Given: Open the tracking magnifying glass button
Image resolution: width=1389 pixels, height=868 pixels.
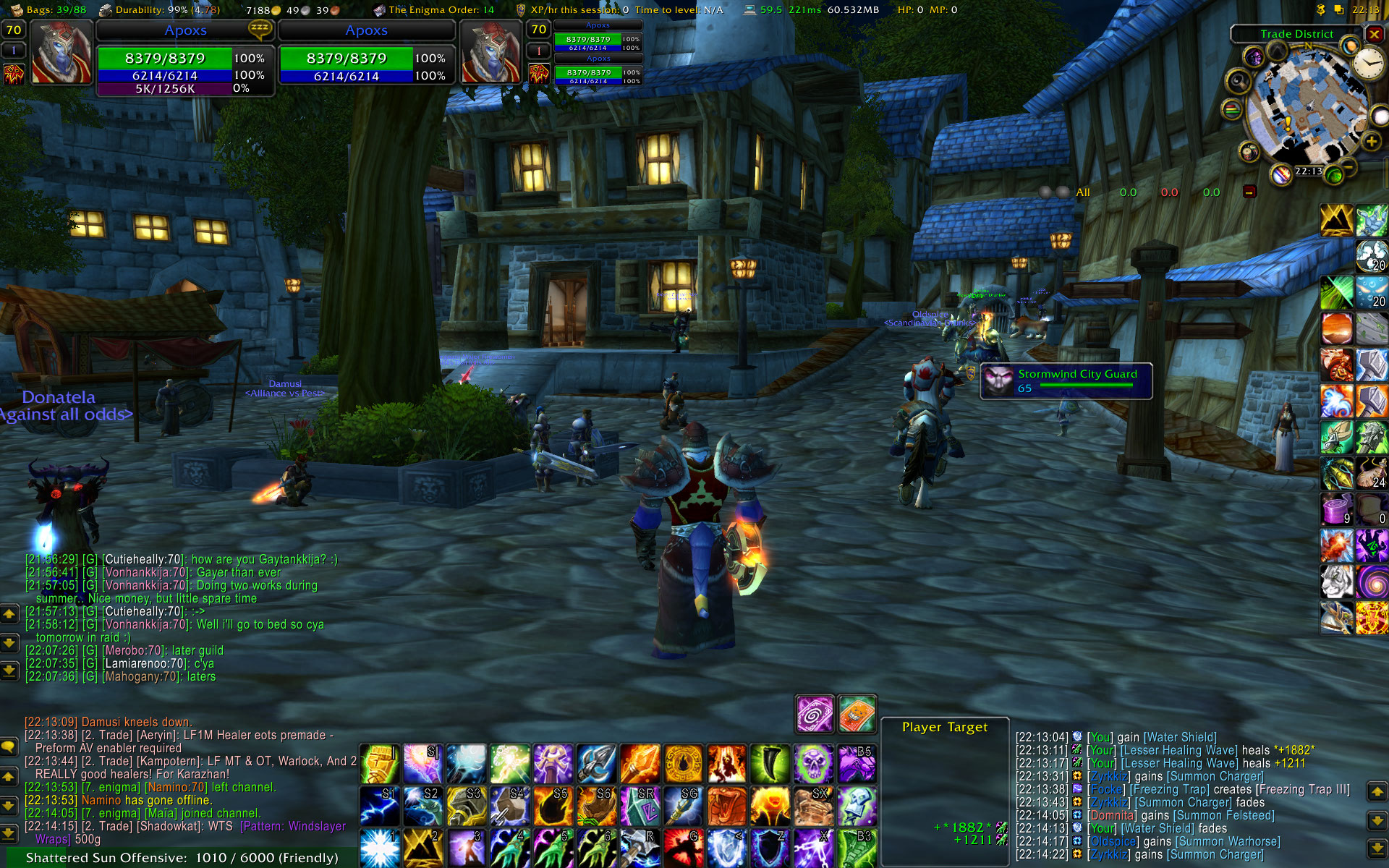Looking at the screenshot, I should pos(1238,81).
